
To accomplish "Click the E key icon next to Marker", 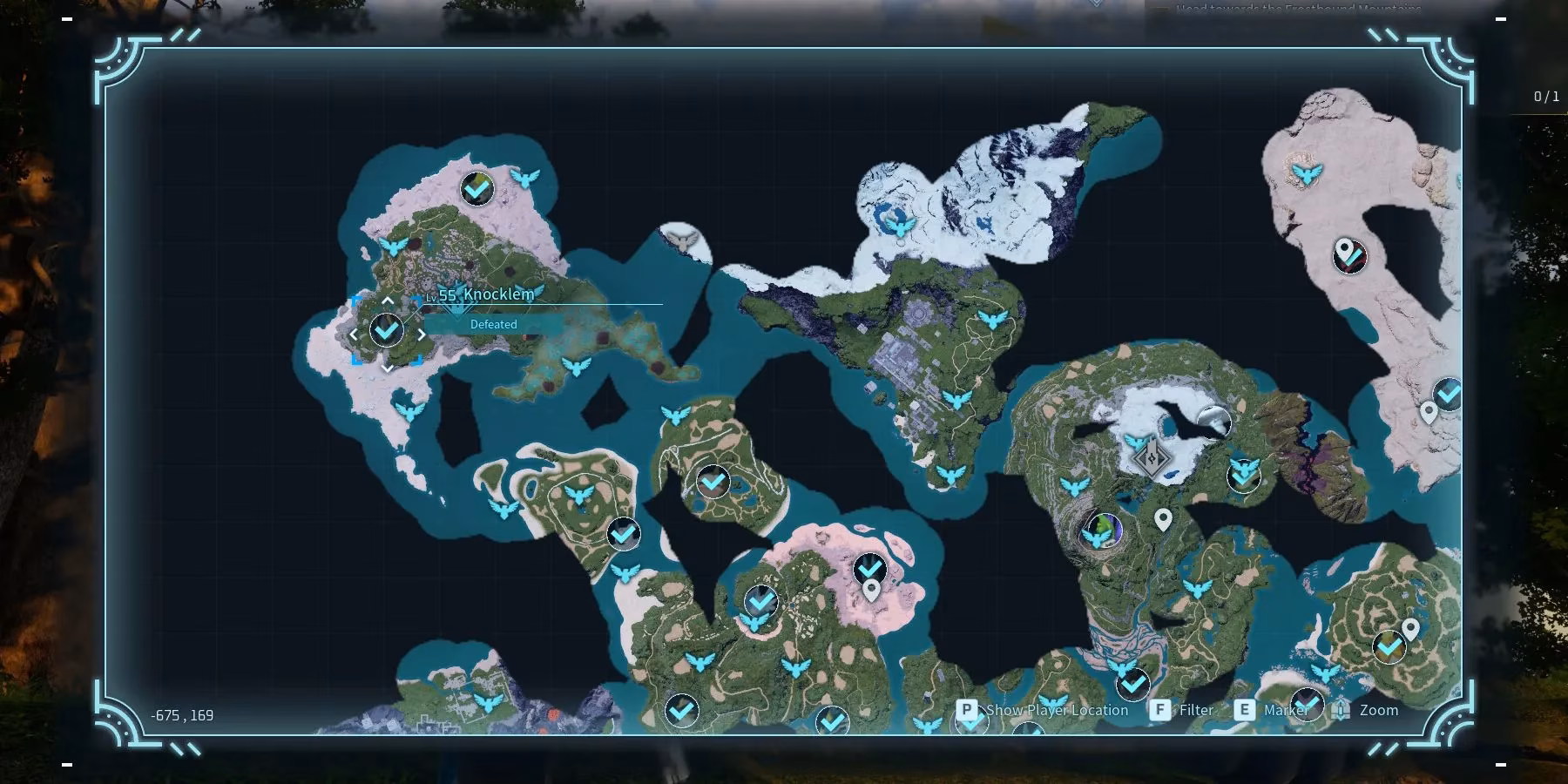I will [1244, 710].
